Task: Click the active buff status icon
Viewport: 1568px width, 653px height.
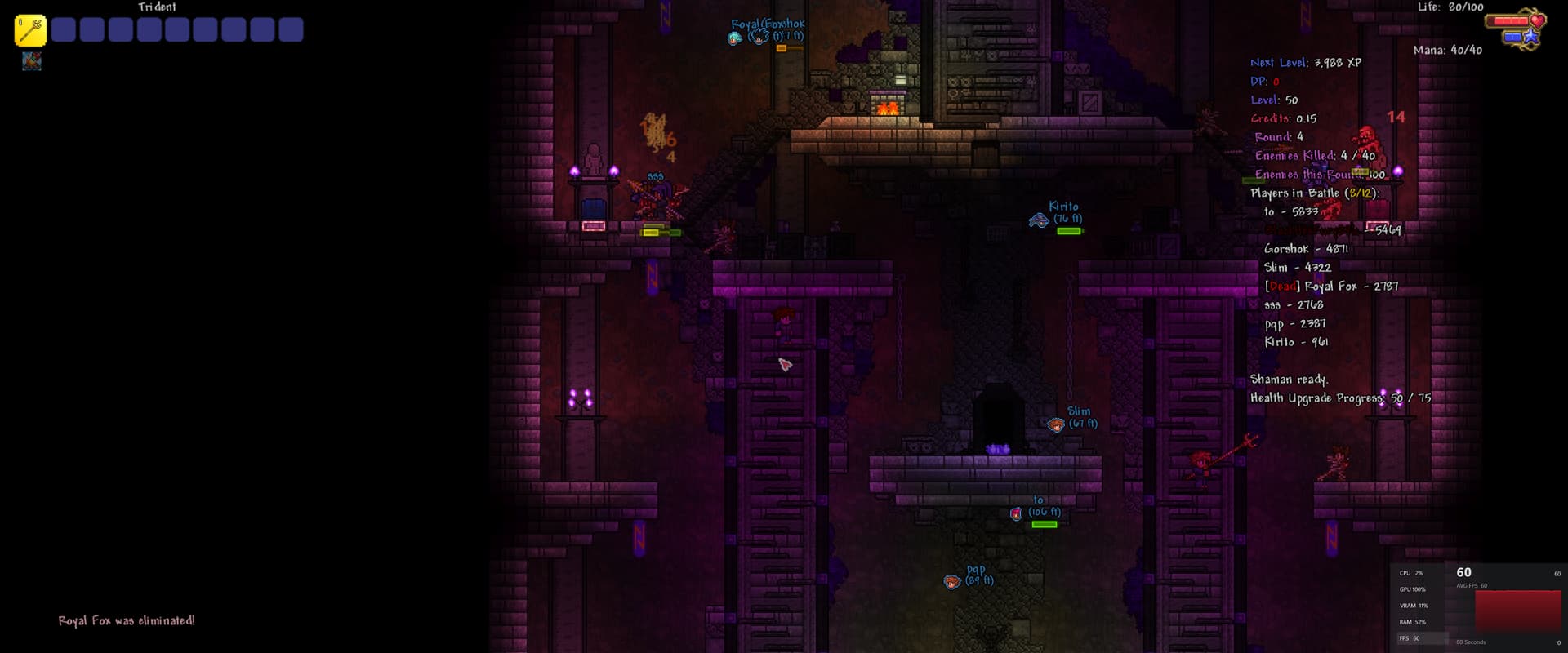Action: (32, 61)
